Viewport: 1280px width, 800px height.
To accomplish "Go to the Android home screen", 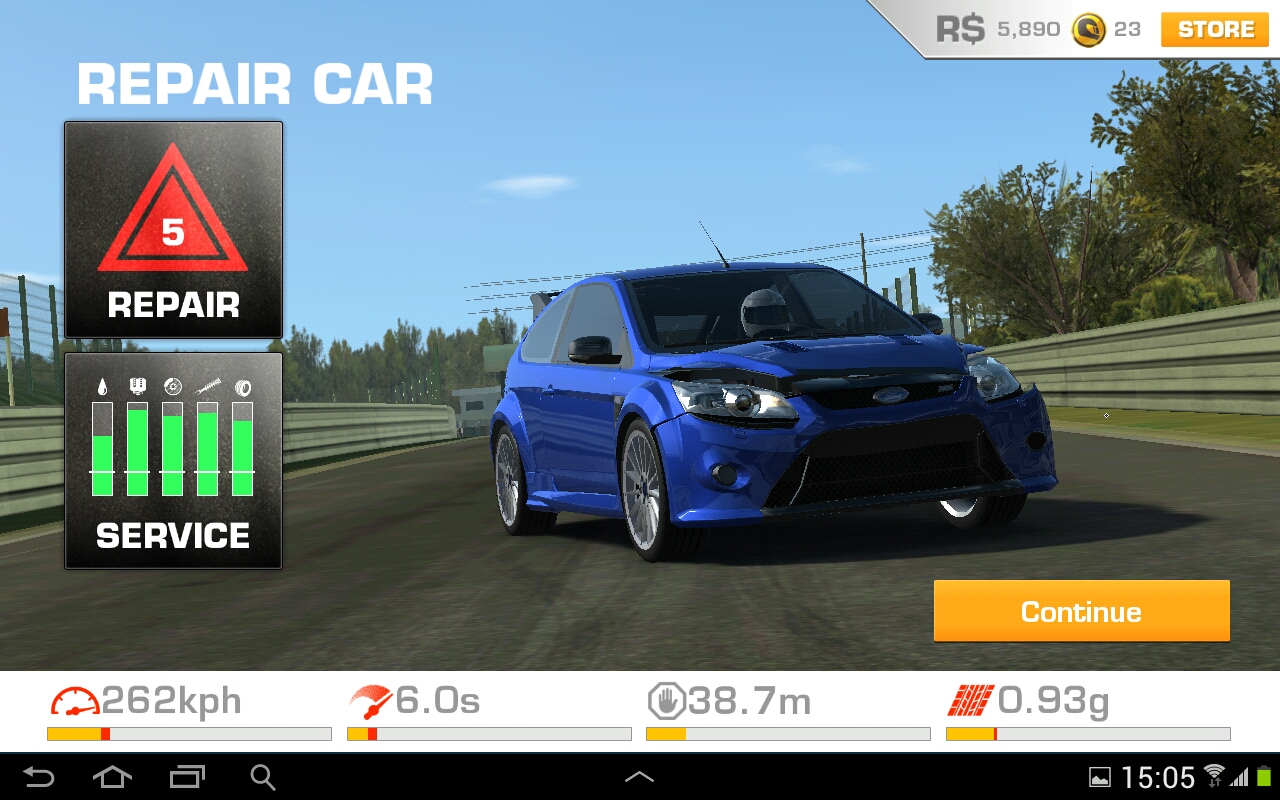I will point(112,777).
